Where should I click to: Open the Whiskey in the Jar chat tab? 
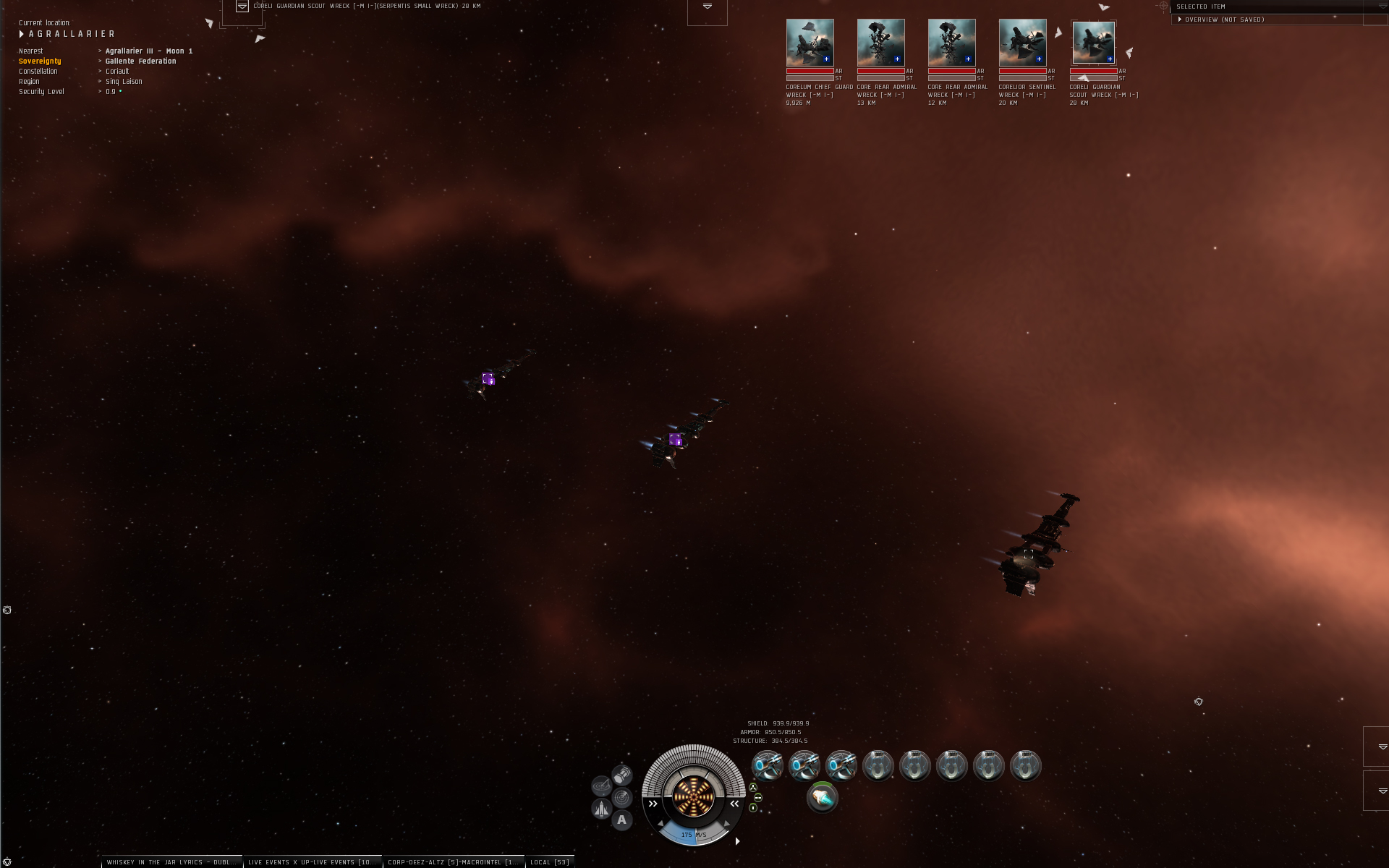171,862
